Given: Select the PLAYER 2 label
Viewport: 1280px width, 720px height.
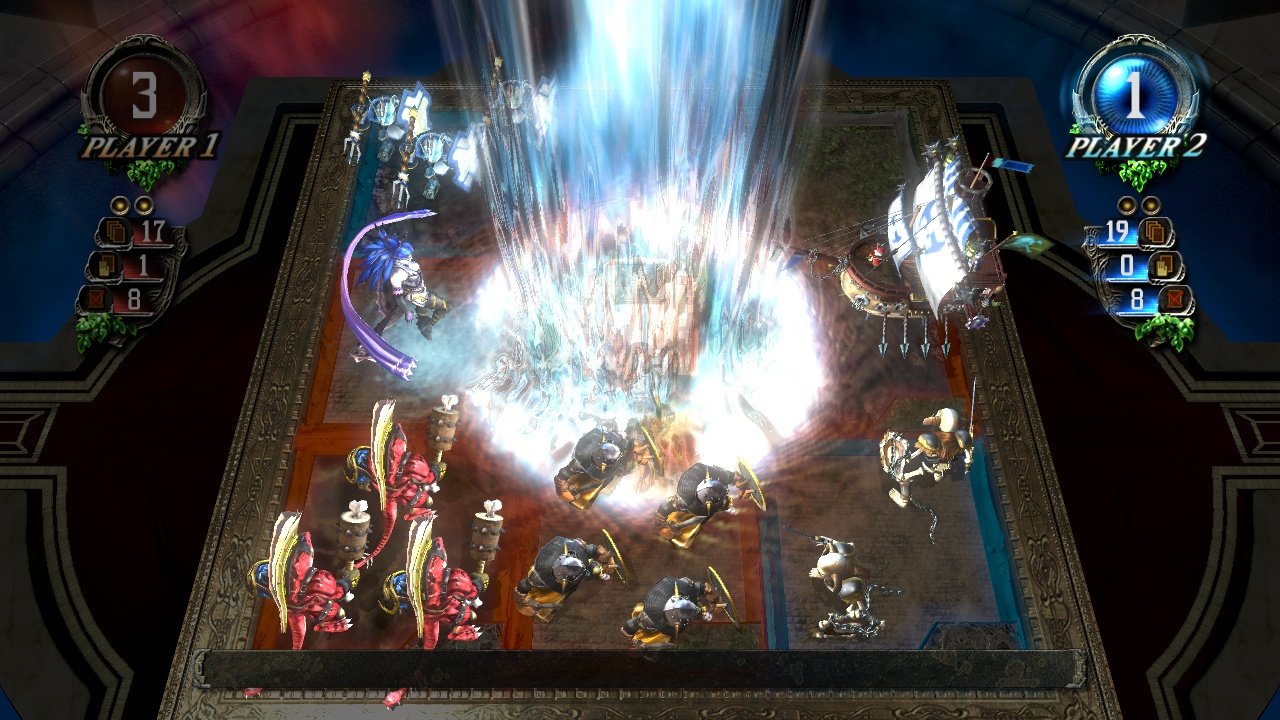Looking at the screenshot, I should point(1138,148).
